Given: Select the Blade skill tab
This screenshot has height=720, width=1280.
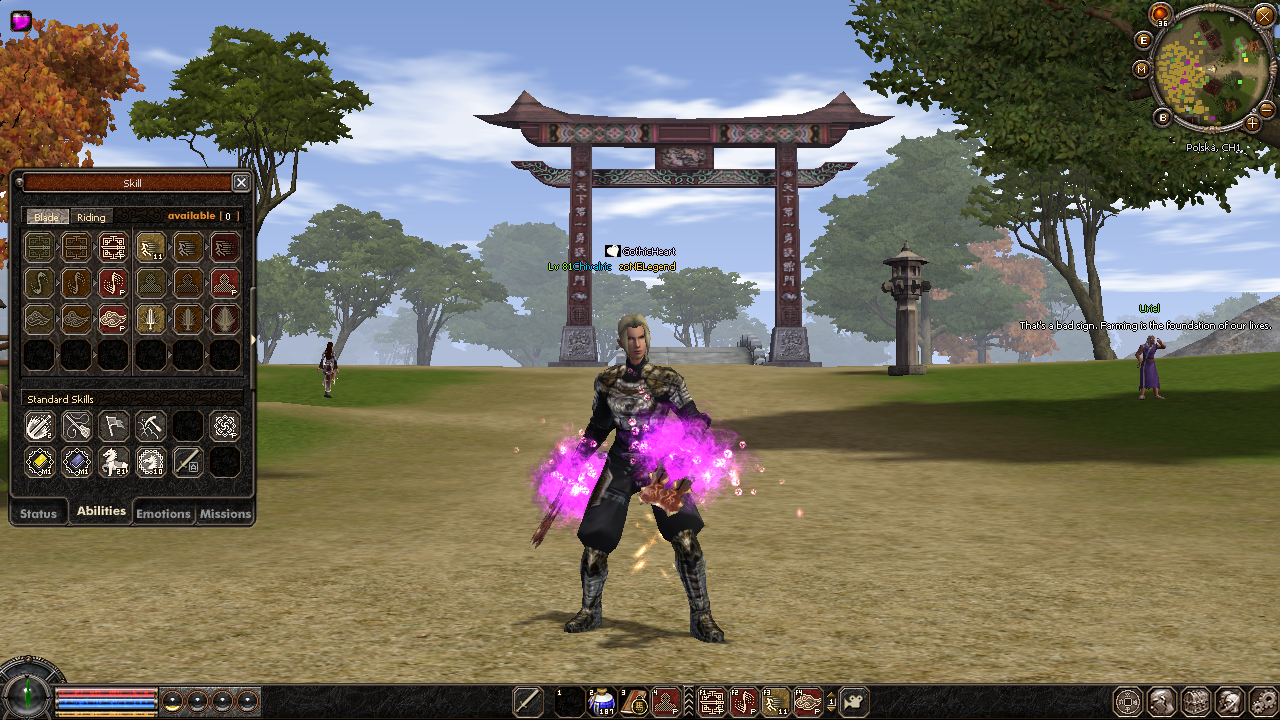Looking at the screenshot, I should (47, 217).
